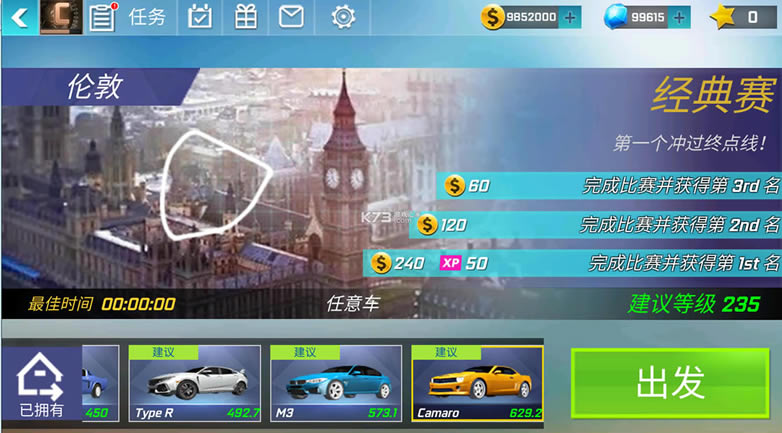Select the partially hidden blue car card

click(x=101, y=383)
